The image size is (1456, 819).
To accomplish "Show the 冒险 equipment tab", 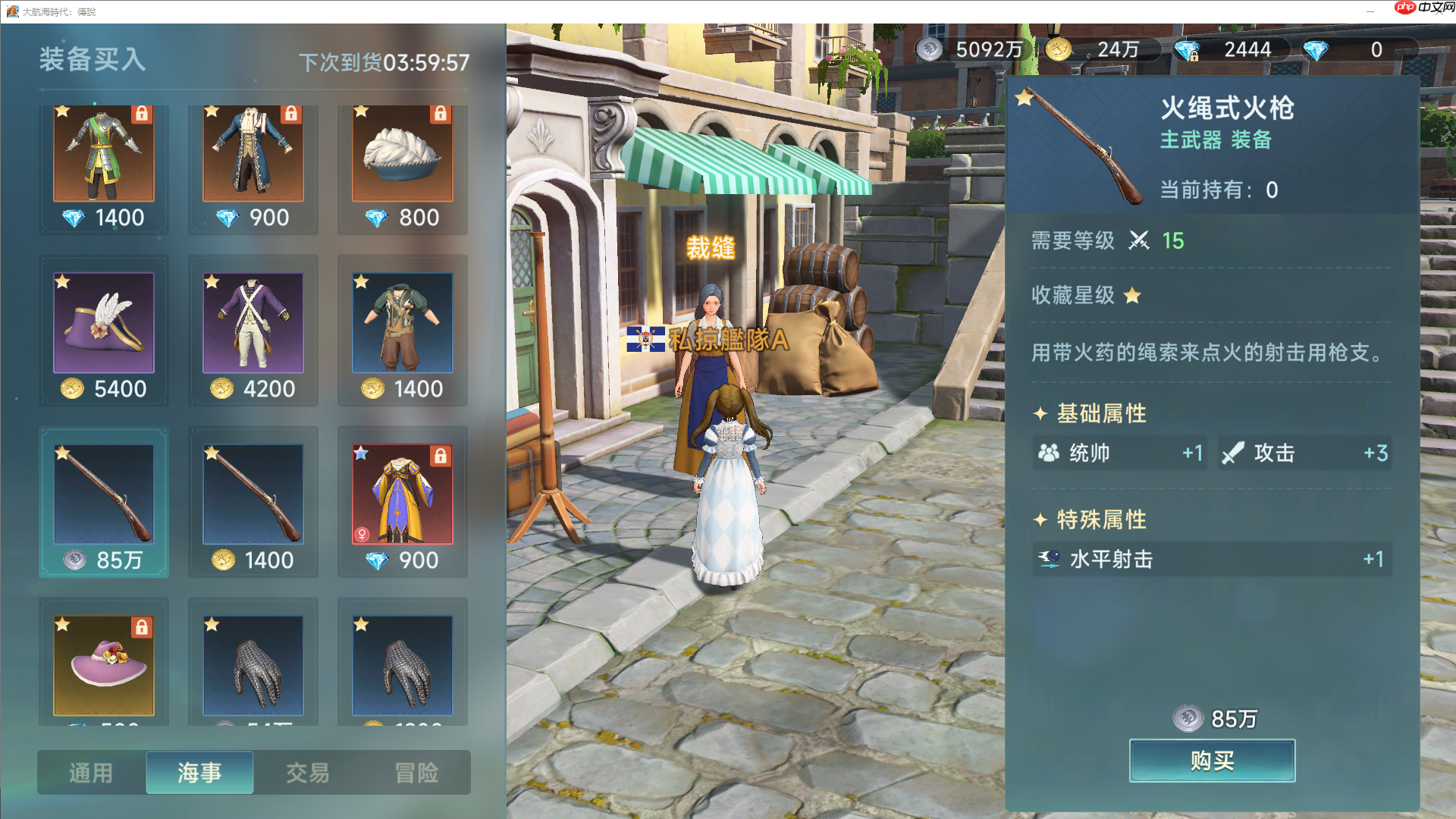I will point(416,773).
